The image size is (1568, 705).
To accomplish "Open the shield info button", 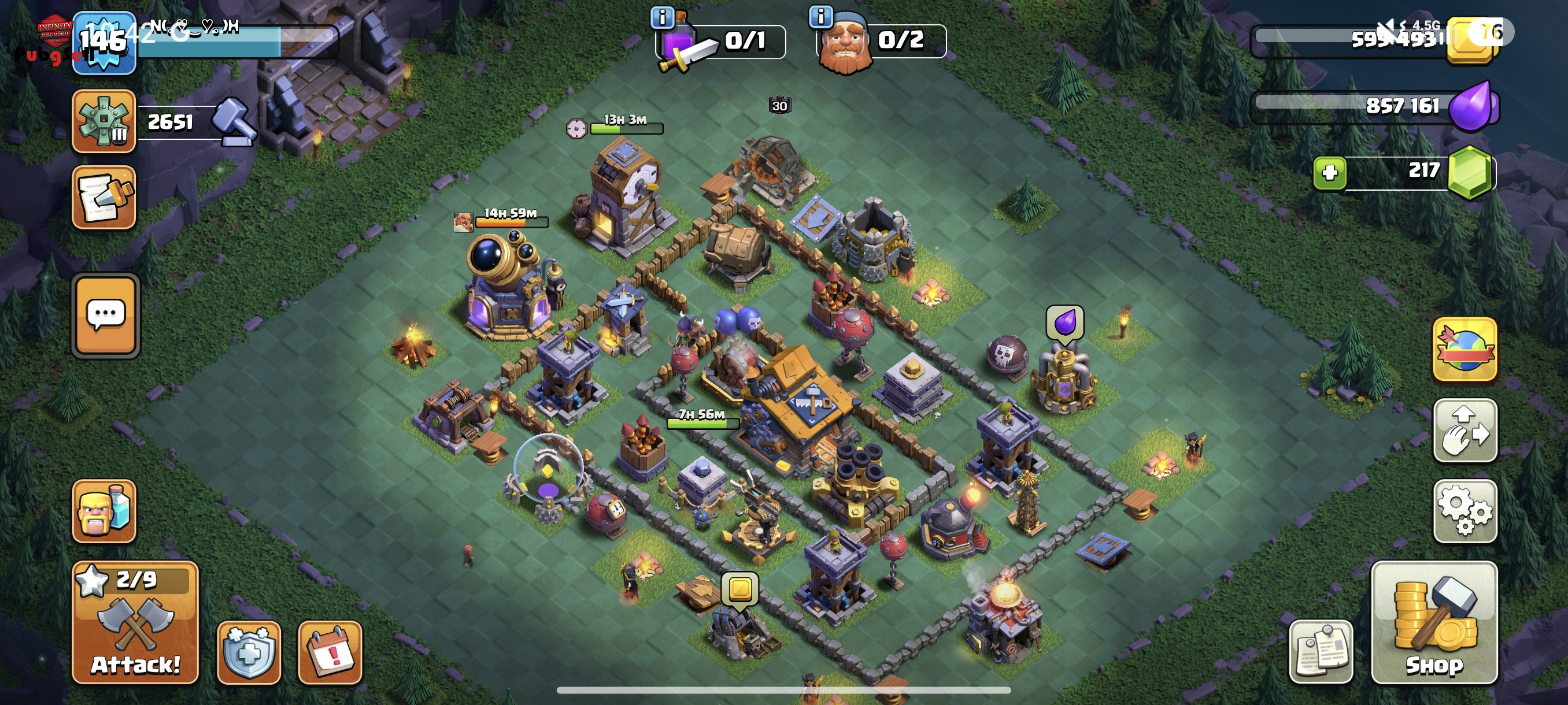I will tap(249, 652).
